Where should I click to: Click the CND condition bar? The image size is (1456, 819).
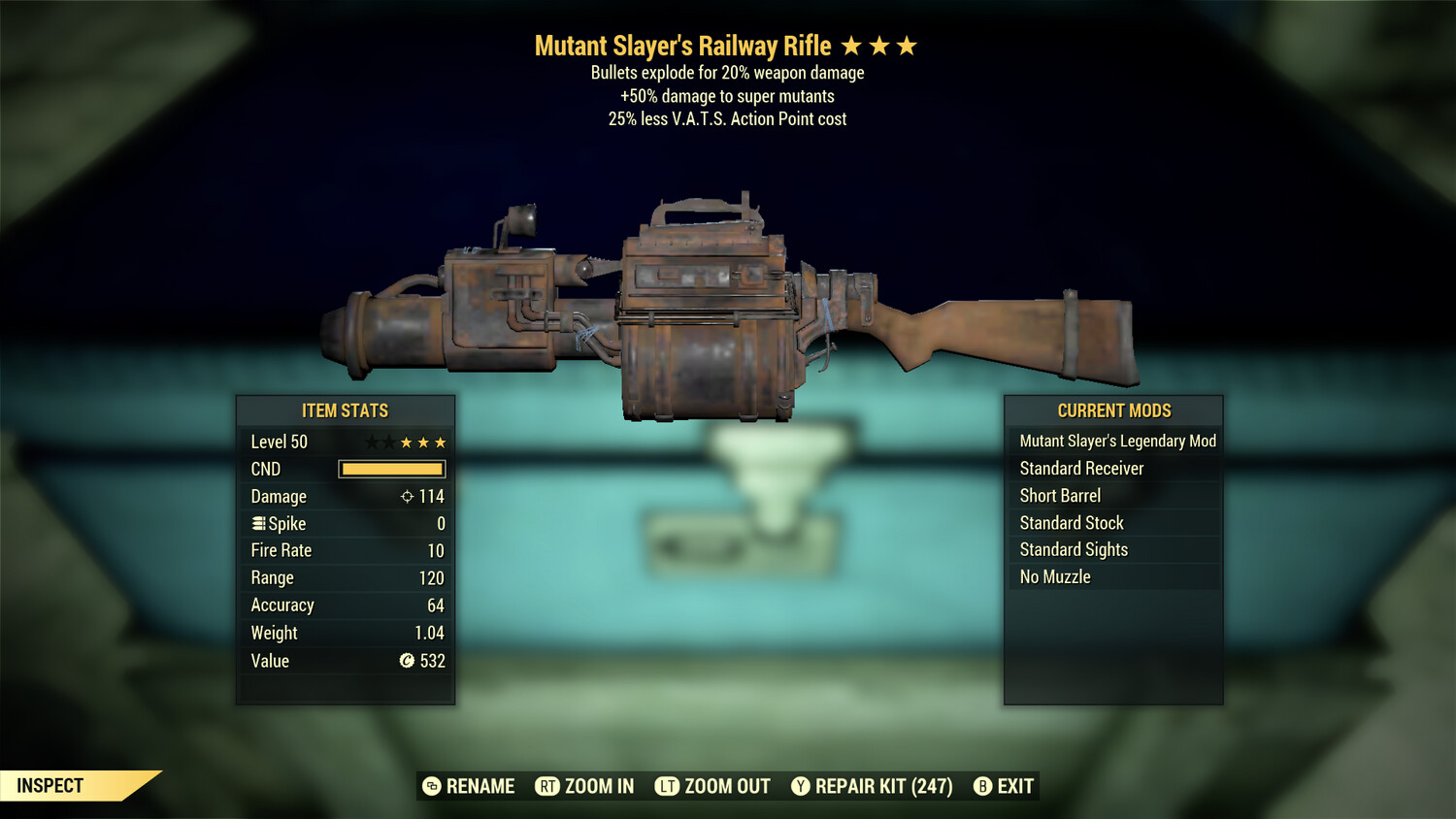(x=391, y=469)
